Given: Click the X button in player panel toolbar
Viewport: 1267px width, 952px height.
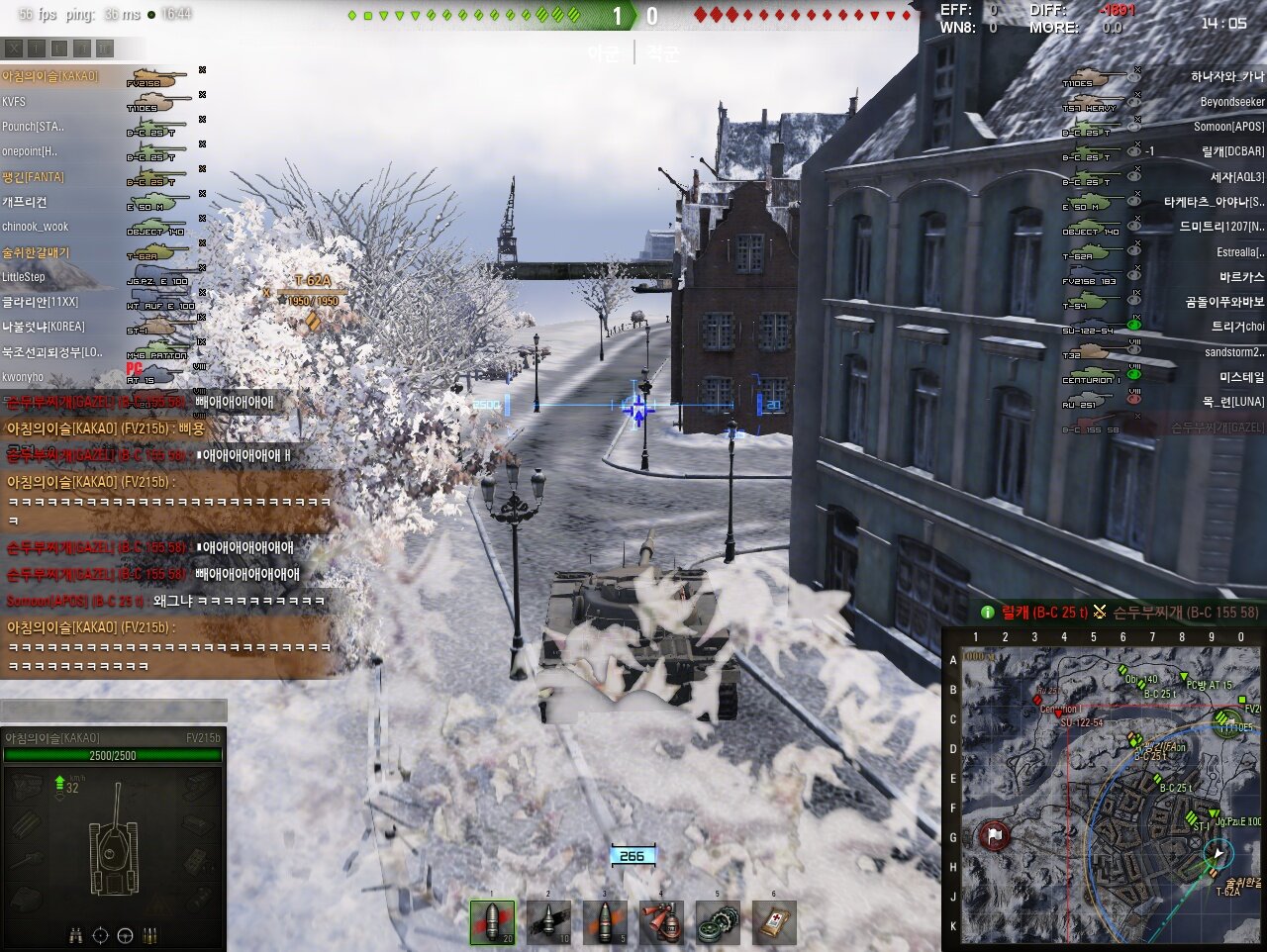Looking at the screenshot, I should point(14,48).
